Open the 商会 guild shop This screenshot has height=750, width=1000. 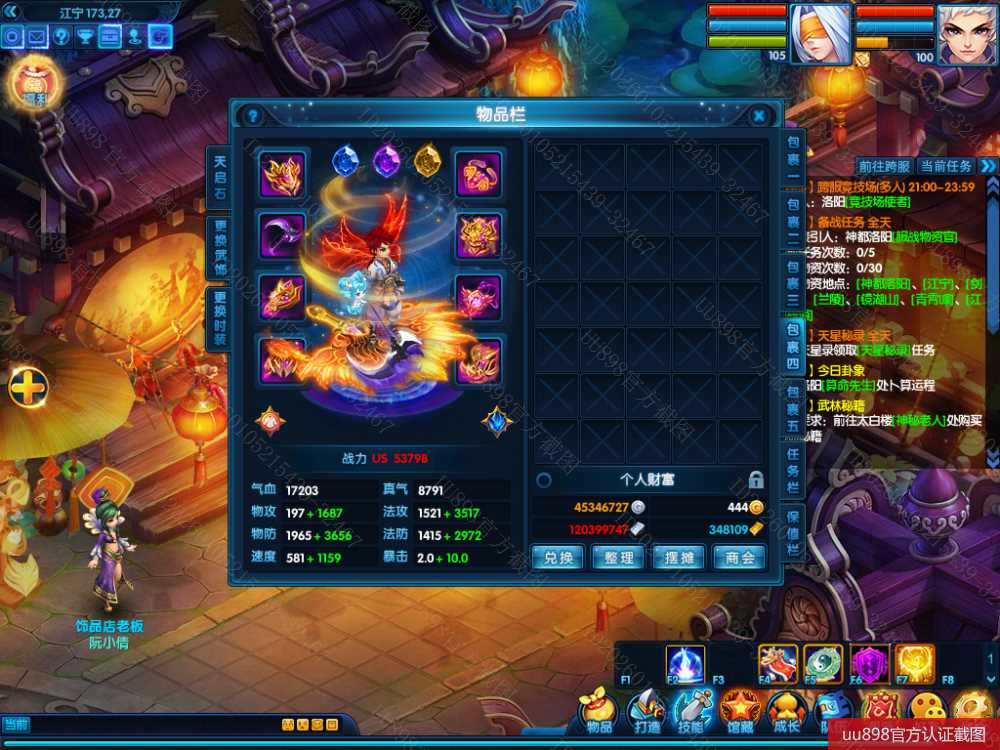[740, 558]
